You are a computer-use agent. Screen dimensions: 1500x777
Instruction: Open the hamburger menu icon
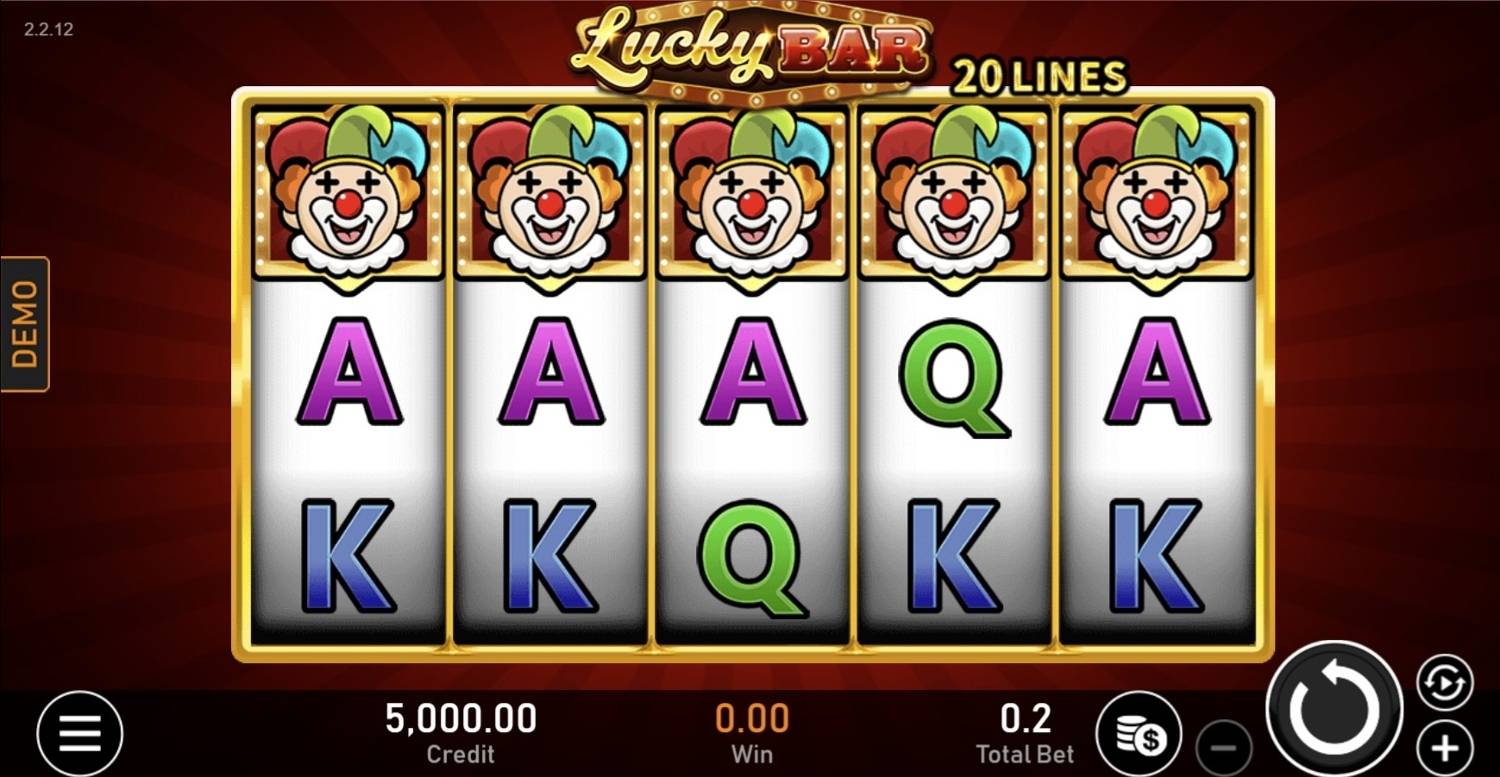80,733
